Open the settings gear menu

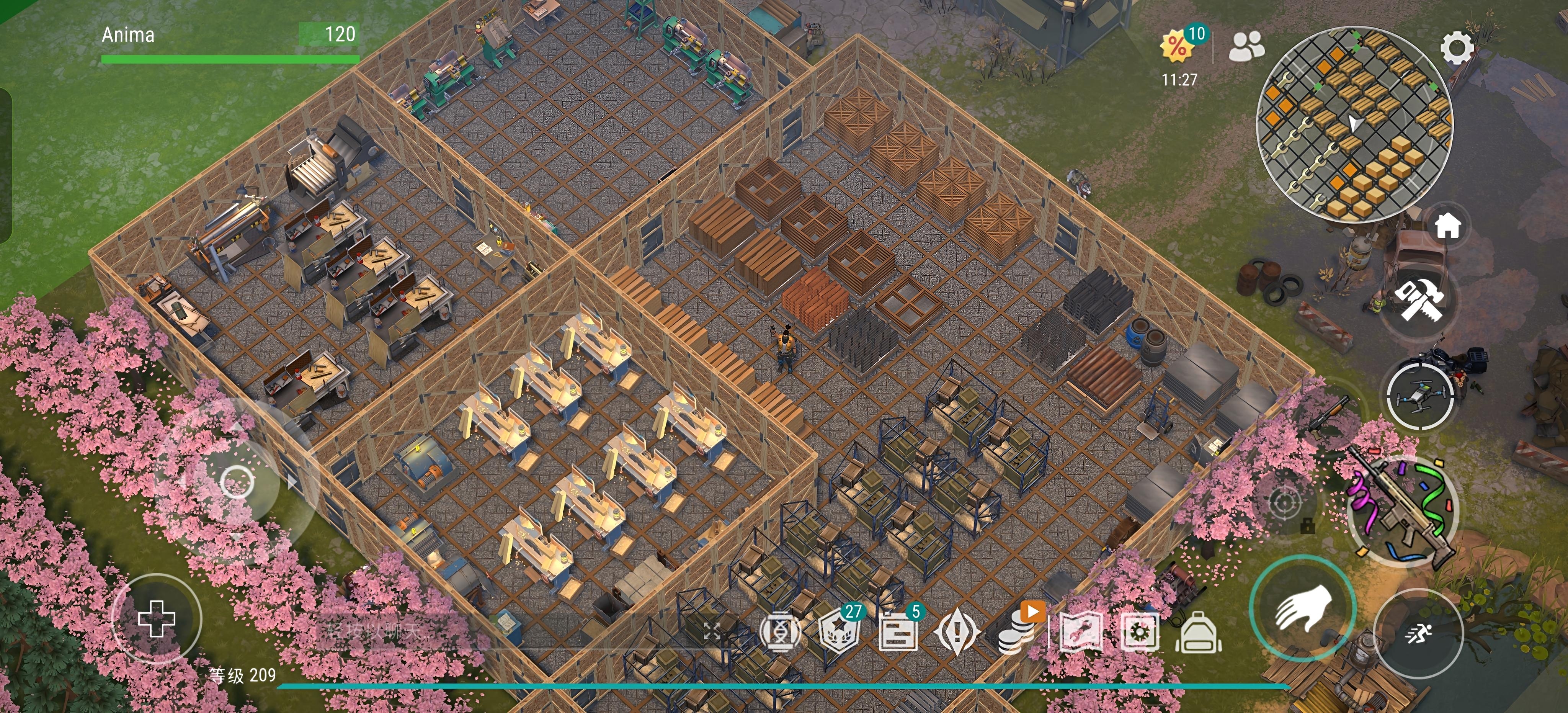tap(1457, 49)
